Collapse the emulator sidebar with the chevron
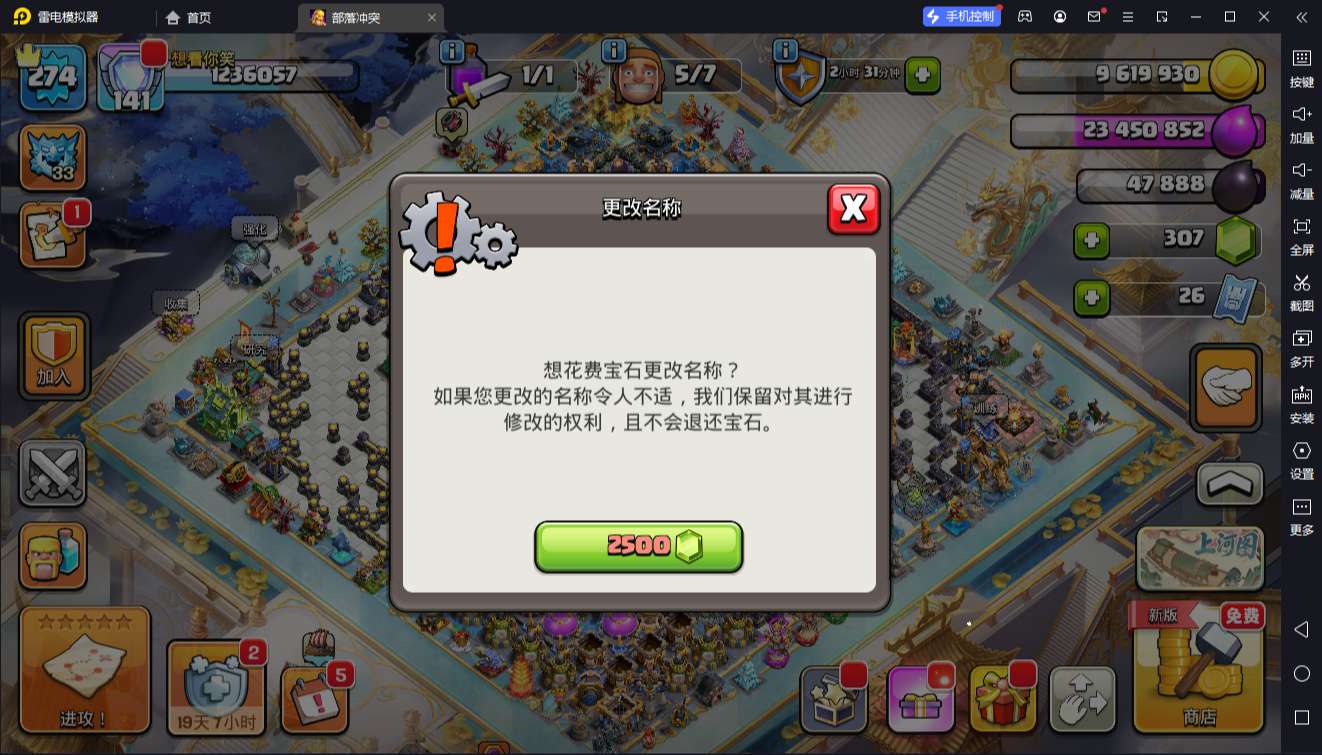This screenshot has width=1322, height=755. point(1302,16)
